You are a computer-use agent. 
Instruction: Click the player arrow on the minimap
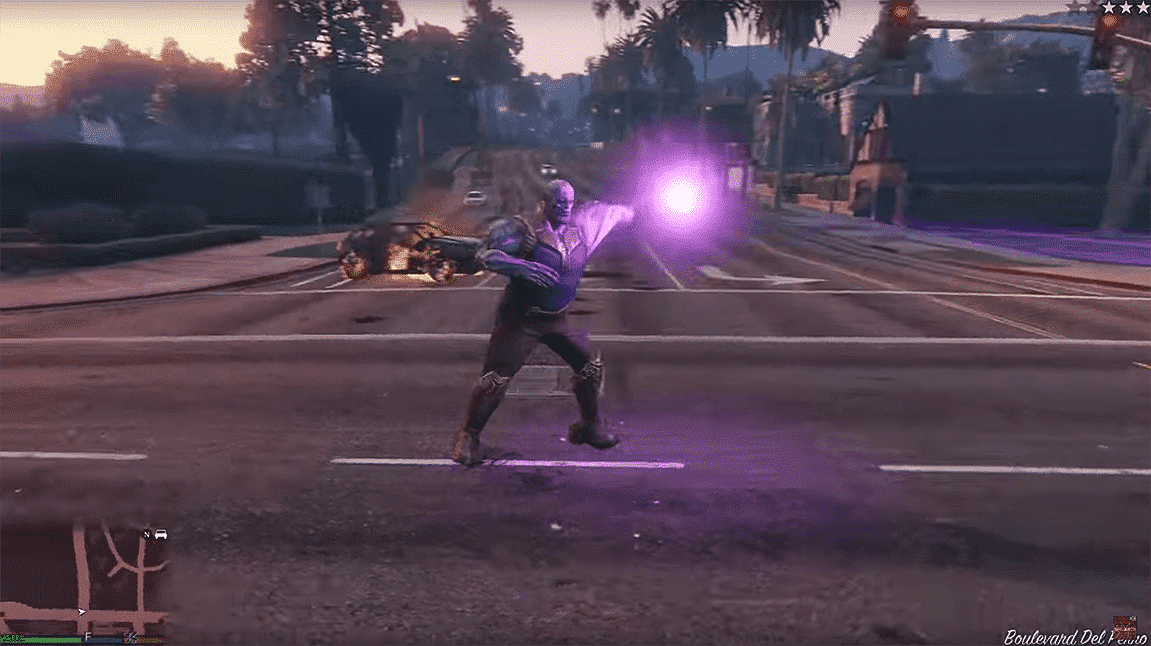[x=81, y=611]
